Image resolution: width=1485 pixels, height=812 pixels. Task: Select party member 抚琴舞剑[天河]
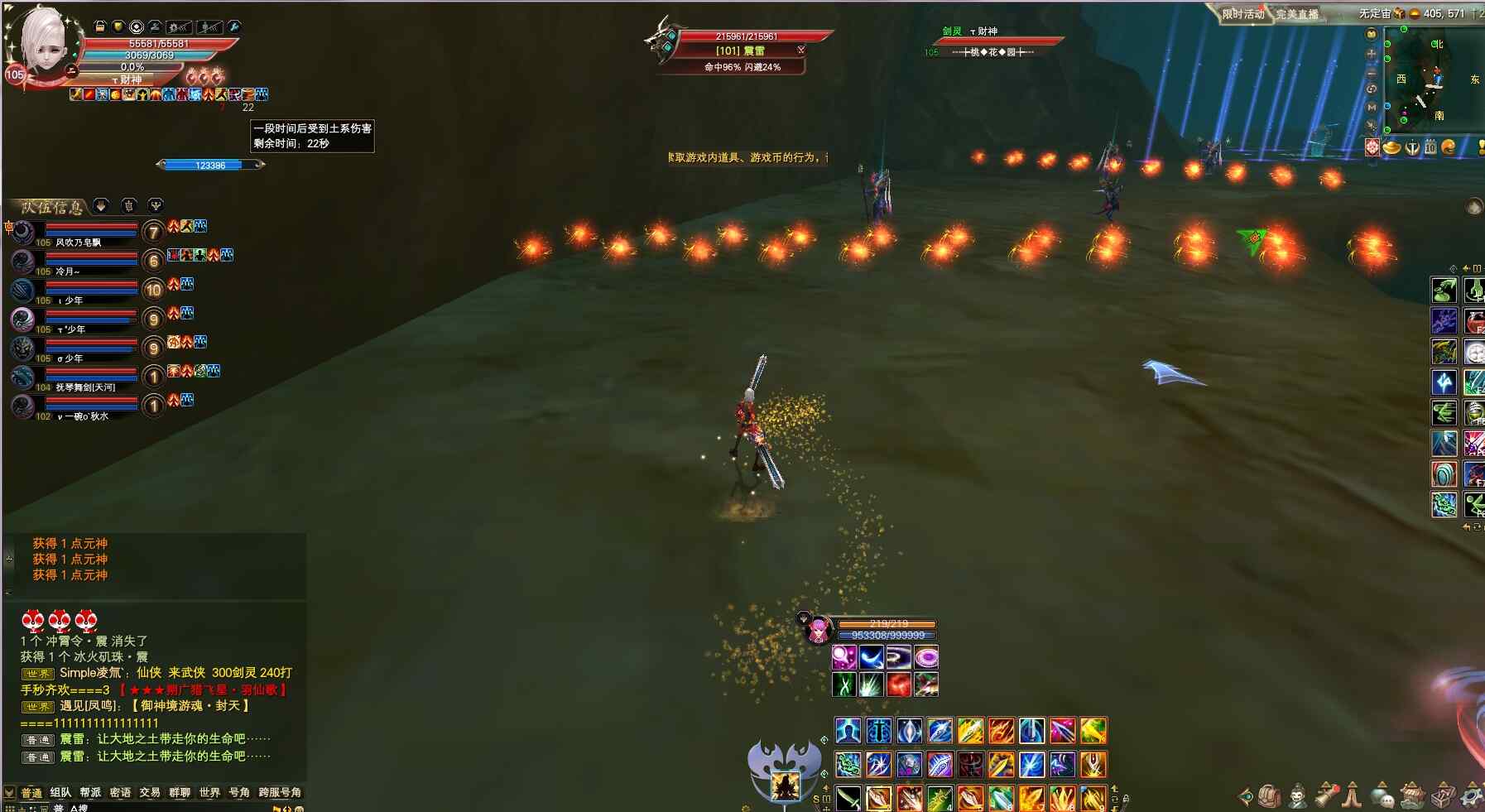point(85,387)
